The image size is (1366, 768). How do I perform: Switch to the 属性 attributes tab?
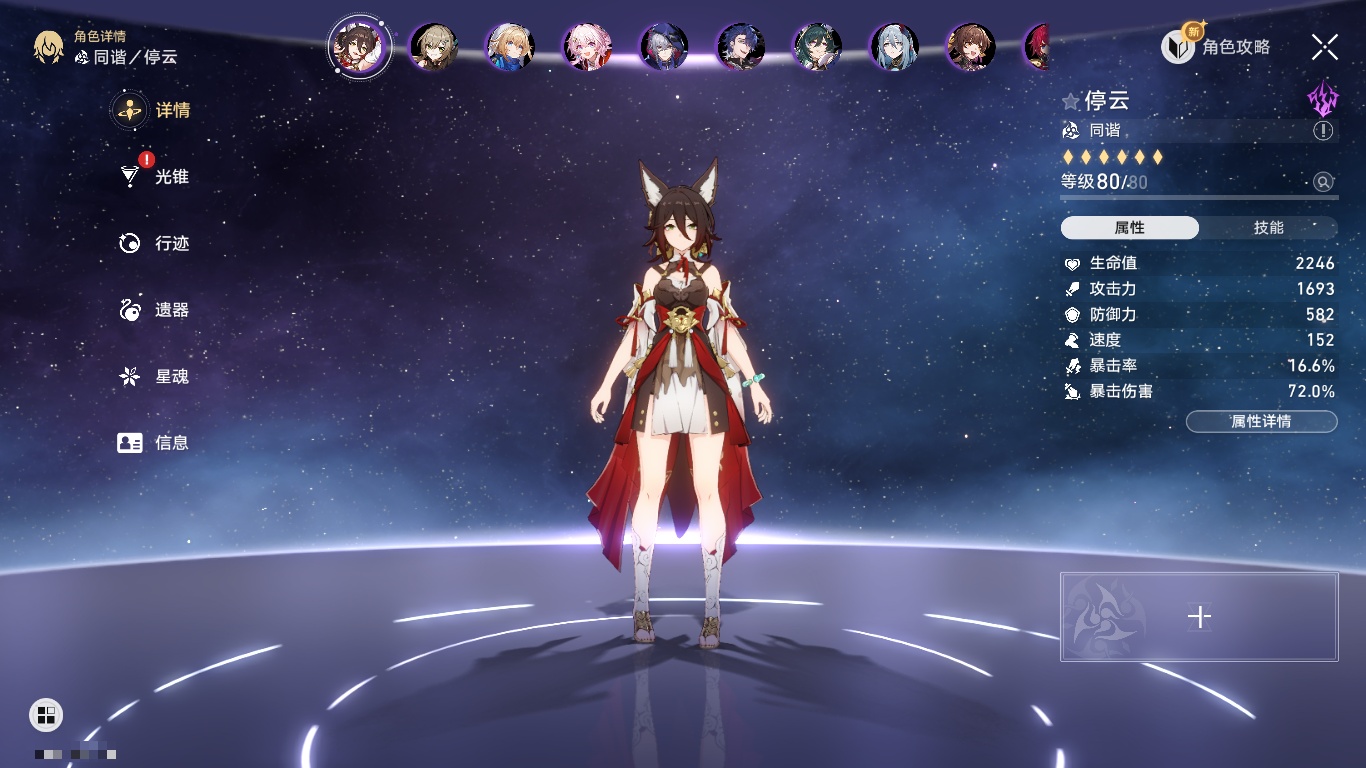point(1130,228)
